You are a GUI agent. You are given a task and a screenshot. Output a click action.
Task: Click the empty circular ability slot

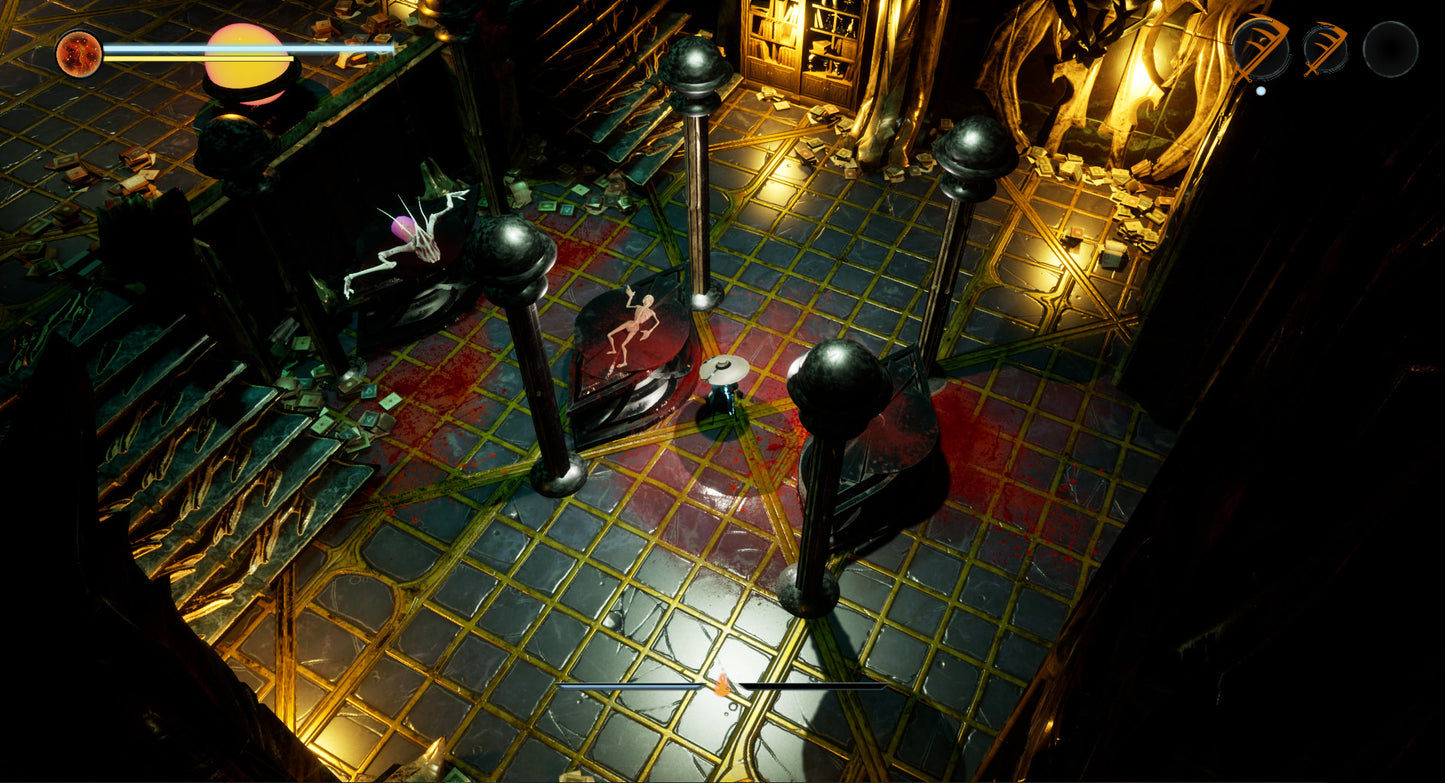point(1390,49)
